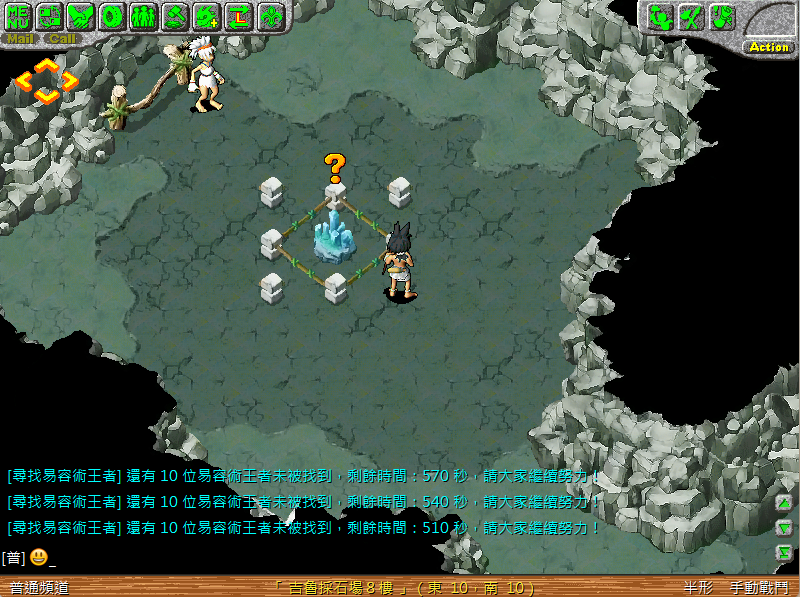Screen dimensions: 800x597
Task: Open the smiley emoticon in chat input
Action: click(x=38, y=557)
